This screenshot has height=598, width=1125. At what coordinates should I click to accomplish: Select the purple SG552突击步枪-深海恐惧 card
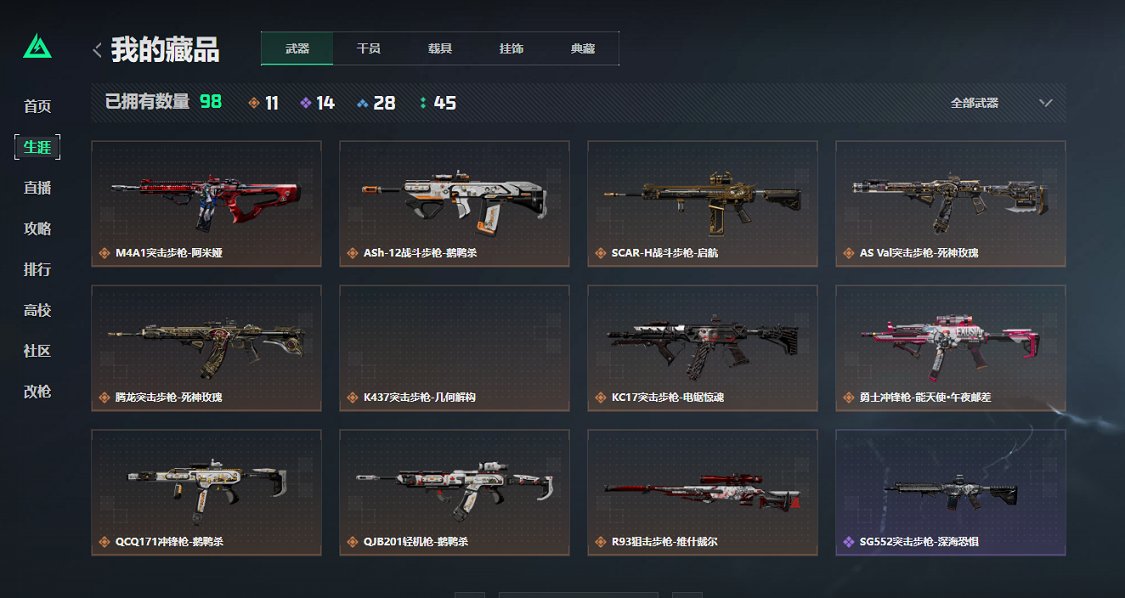(x=950, y=492)
